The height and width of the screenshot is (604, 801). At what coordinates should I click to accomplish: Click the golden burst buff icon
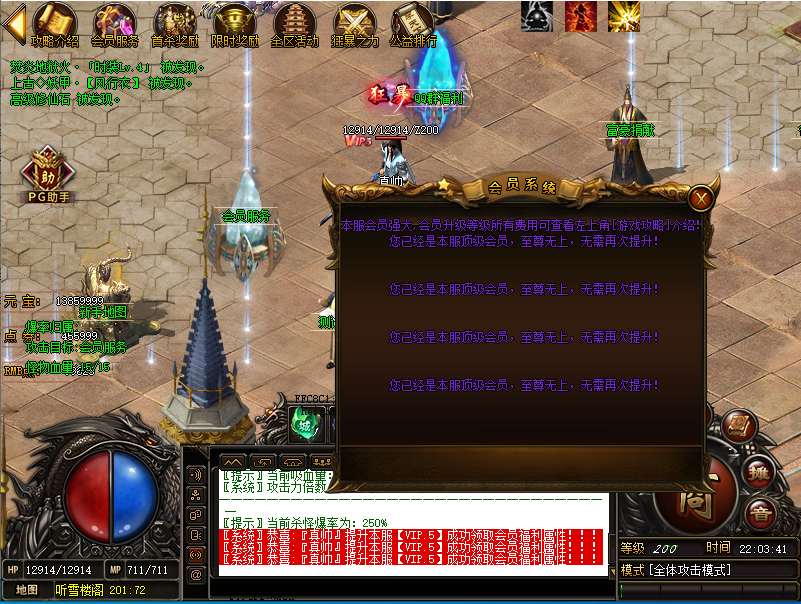click(624, 15)
